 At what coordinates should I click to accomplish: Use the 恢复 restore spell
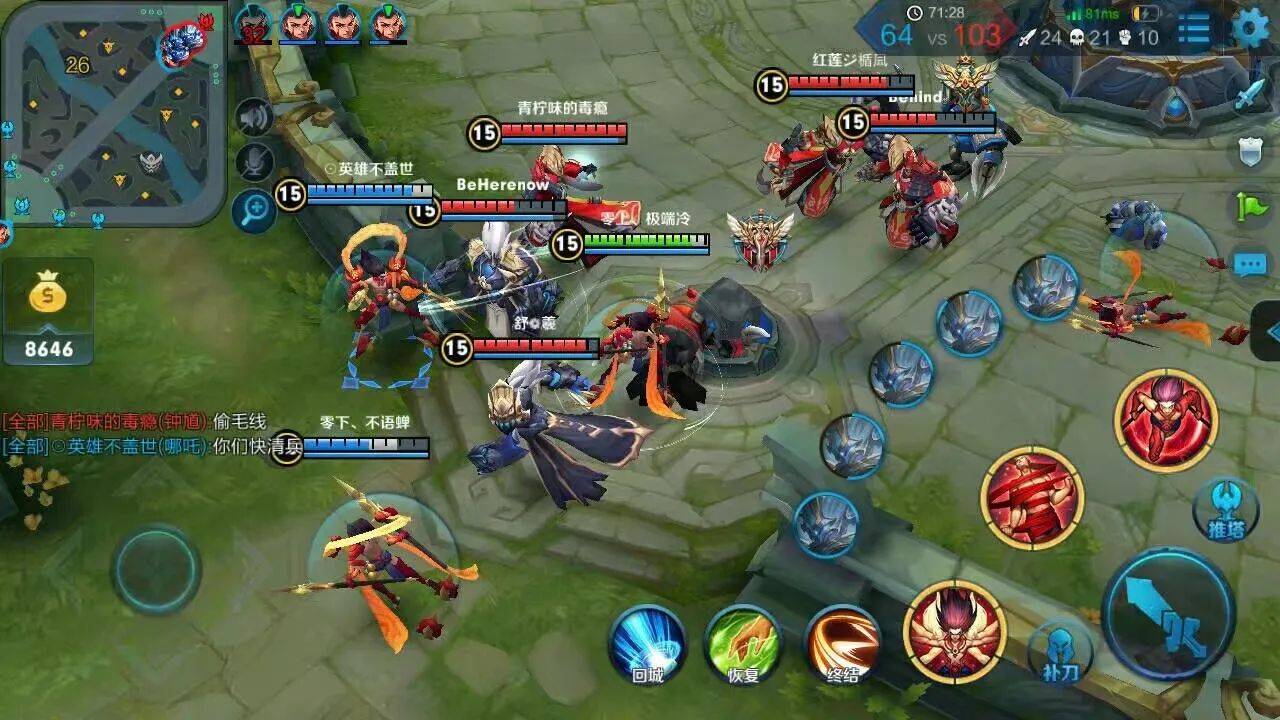click(x=743, y=640)
